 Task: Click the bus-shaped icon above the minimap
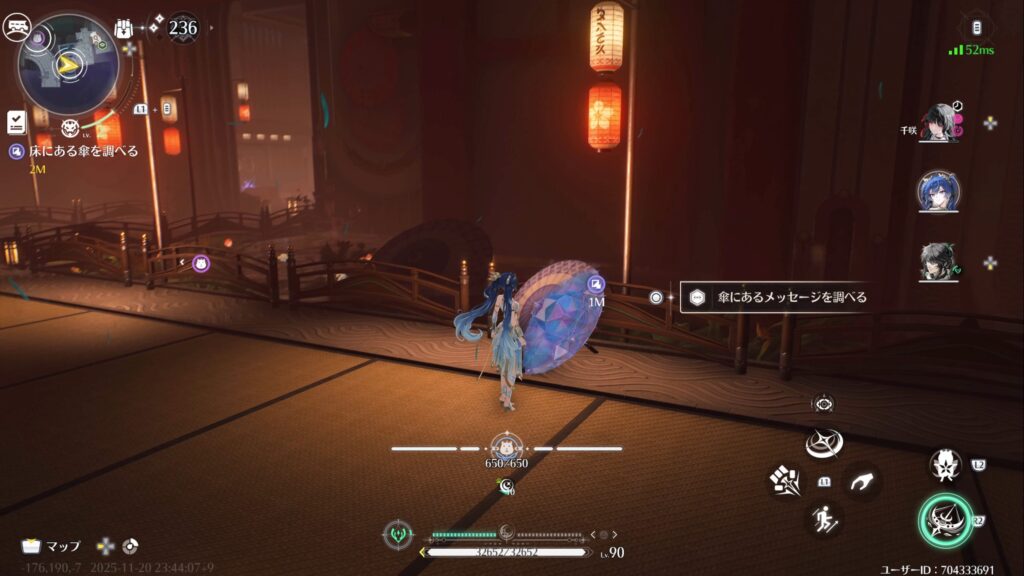[17, 28]
